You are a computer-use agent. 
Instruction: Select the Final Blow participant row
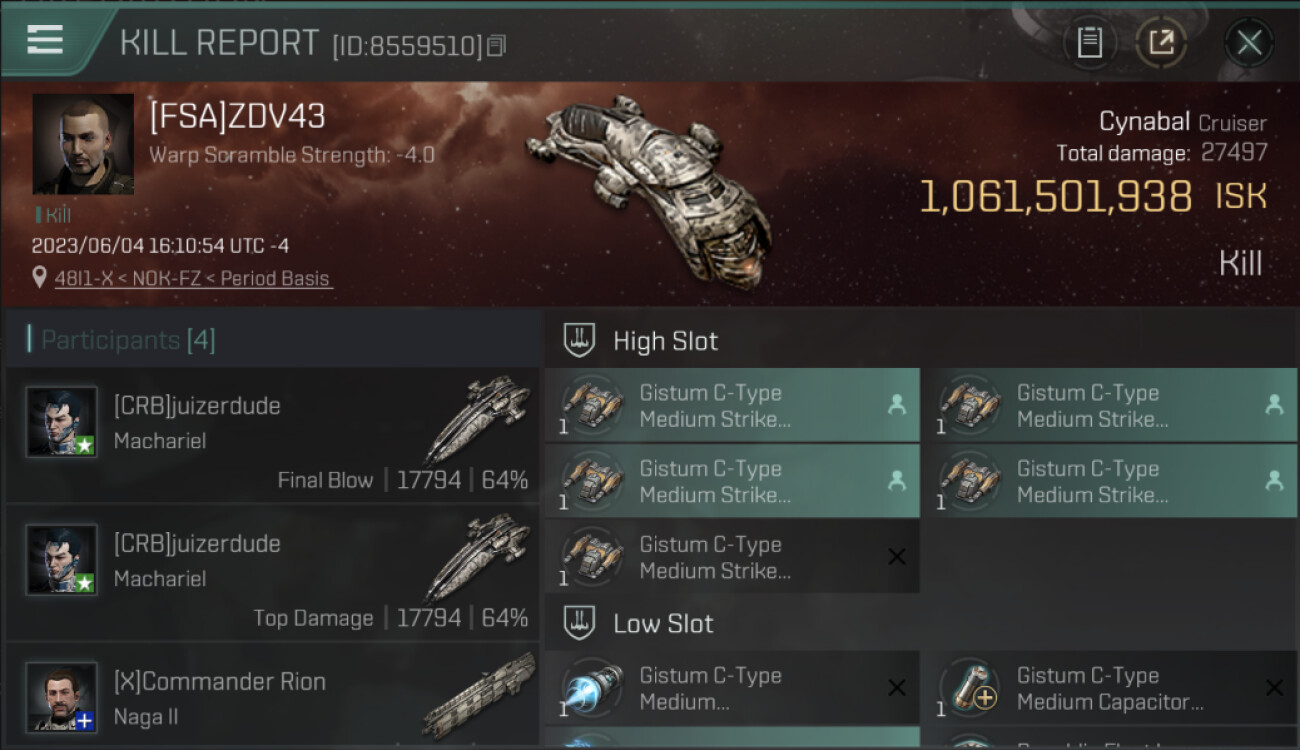[272, 435]
